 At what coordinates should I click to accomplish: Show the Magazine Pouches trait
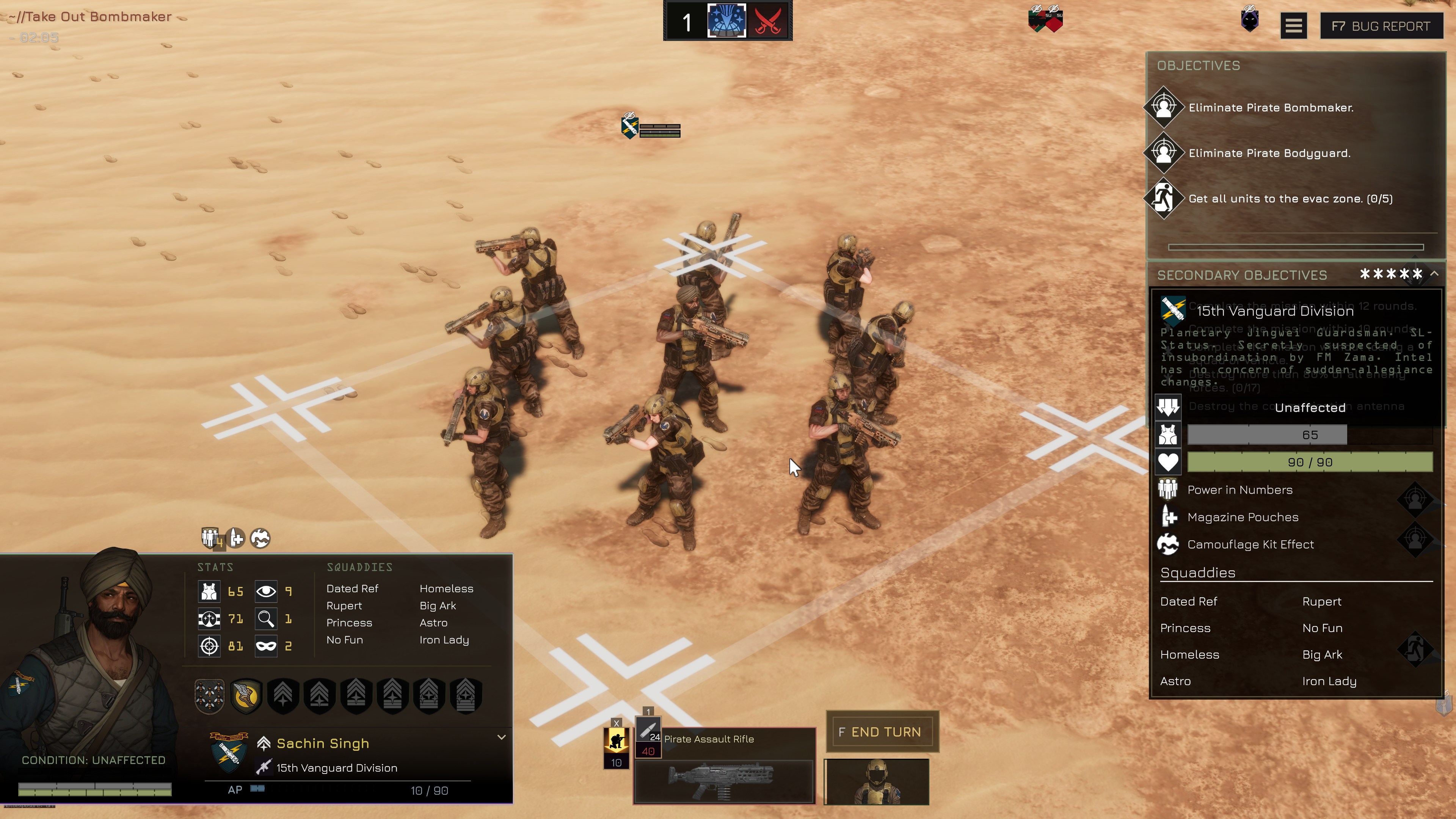click(x=1243, y=517)
